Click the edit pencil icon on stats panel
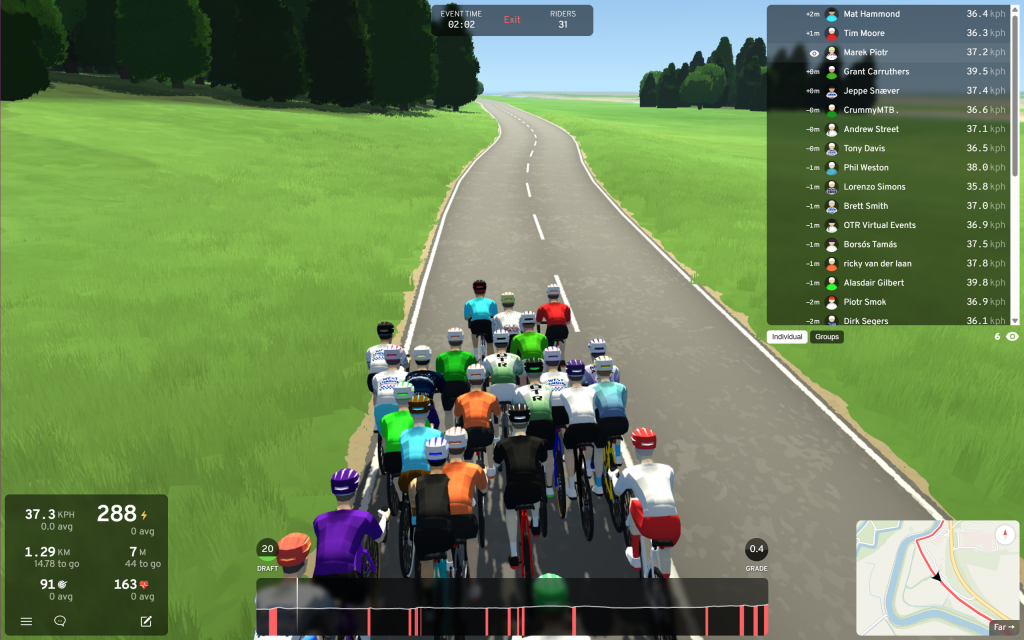Image resolution: width=1024 pixels, height=640 pixels. point(146,621)
